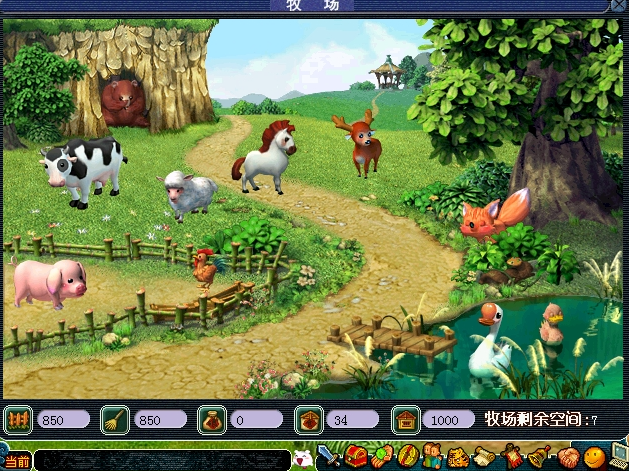Viewport: 629px width, 471px height.
Task: Open the computer system settings icon
Action: (x=619, y=458)
